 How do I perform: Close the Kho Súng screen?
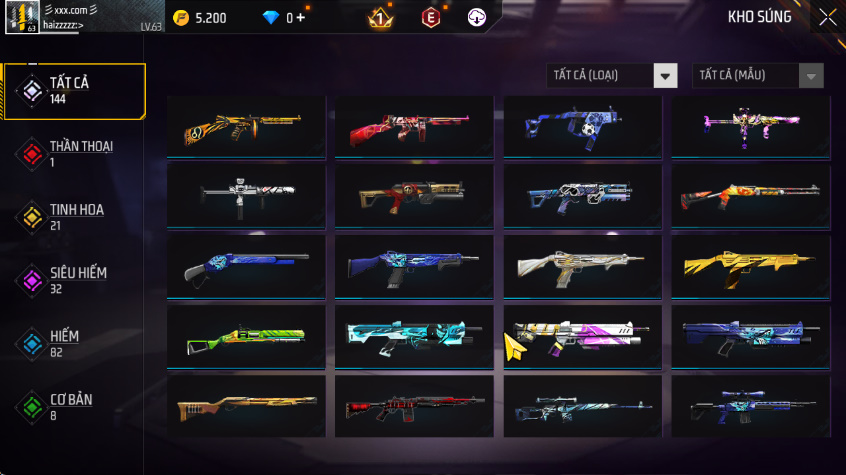[x=827, y=17]
